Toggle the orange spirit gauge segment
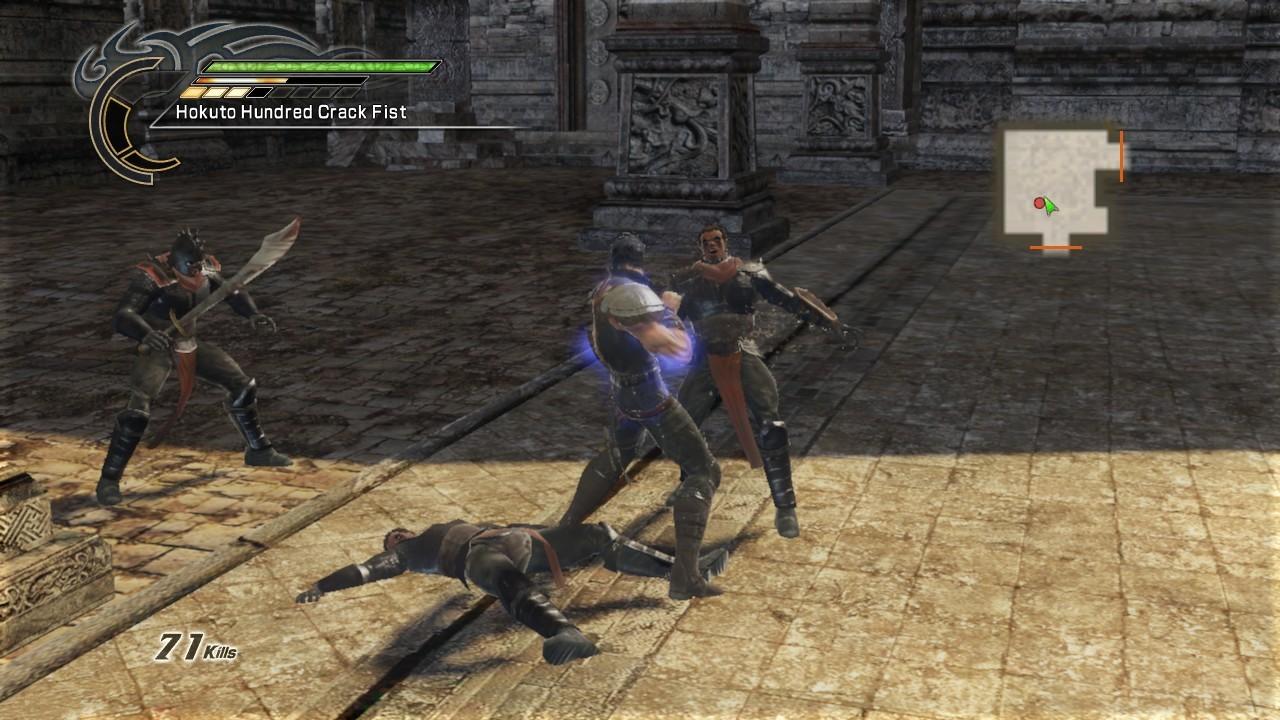The height and width of the screenshot is (720, 1280). tap(240, 79)
